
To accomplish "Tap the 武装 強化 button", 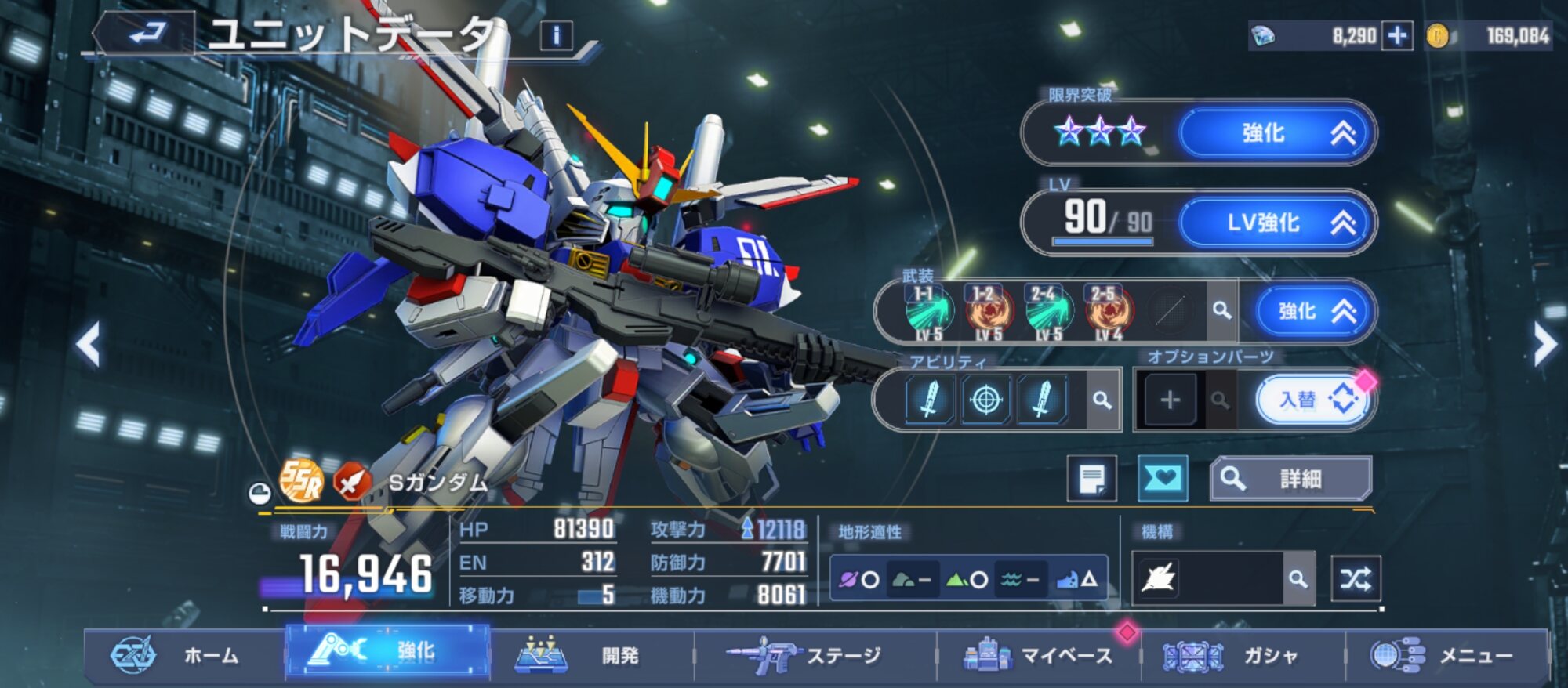I will coord(1312,312).
